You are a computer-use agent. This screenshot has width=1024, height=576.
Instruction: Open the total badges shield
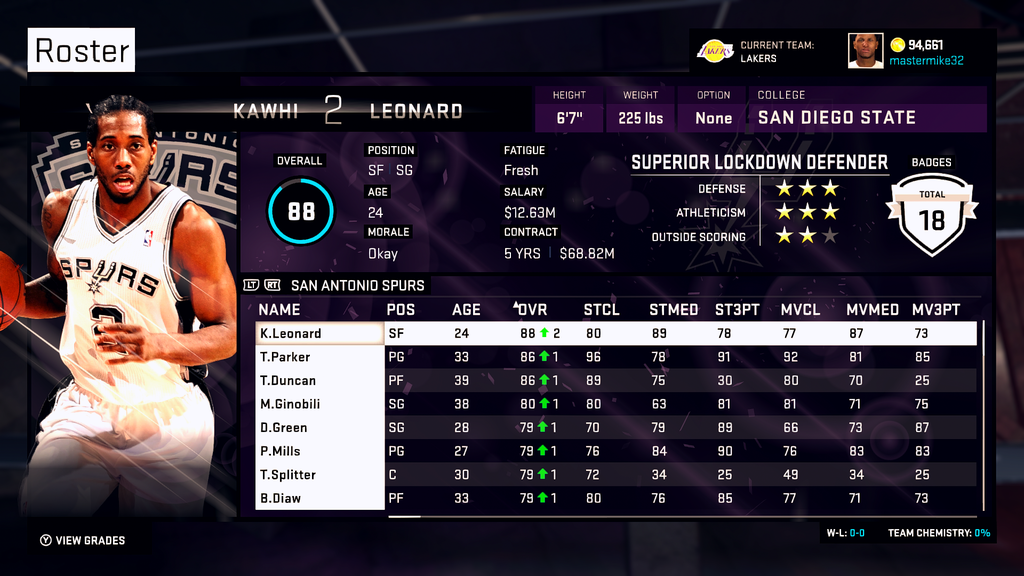[x=931, y=215]
